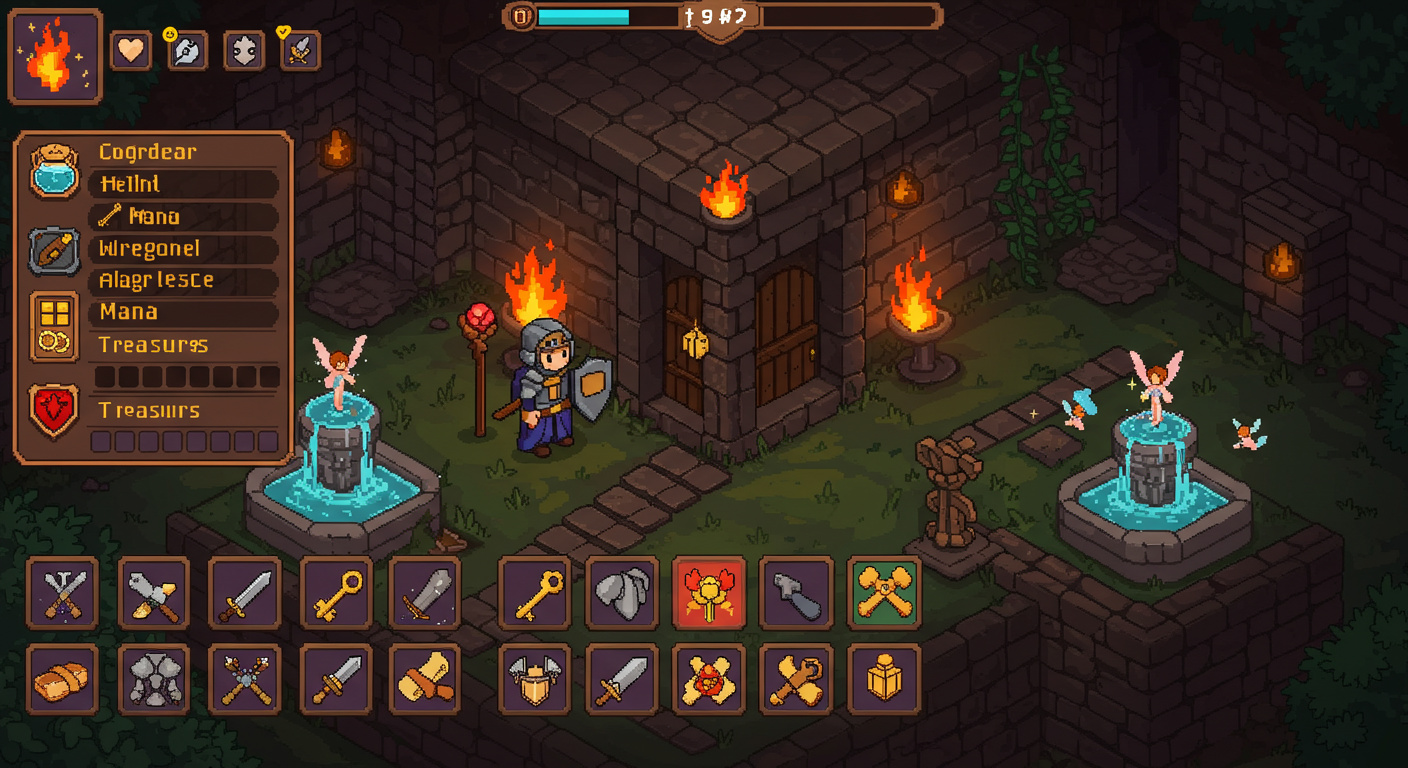Select the blue potion jar icon
This screenshot has width=1408, height=768.
point(54,170)
